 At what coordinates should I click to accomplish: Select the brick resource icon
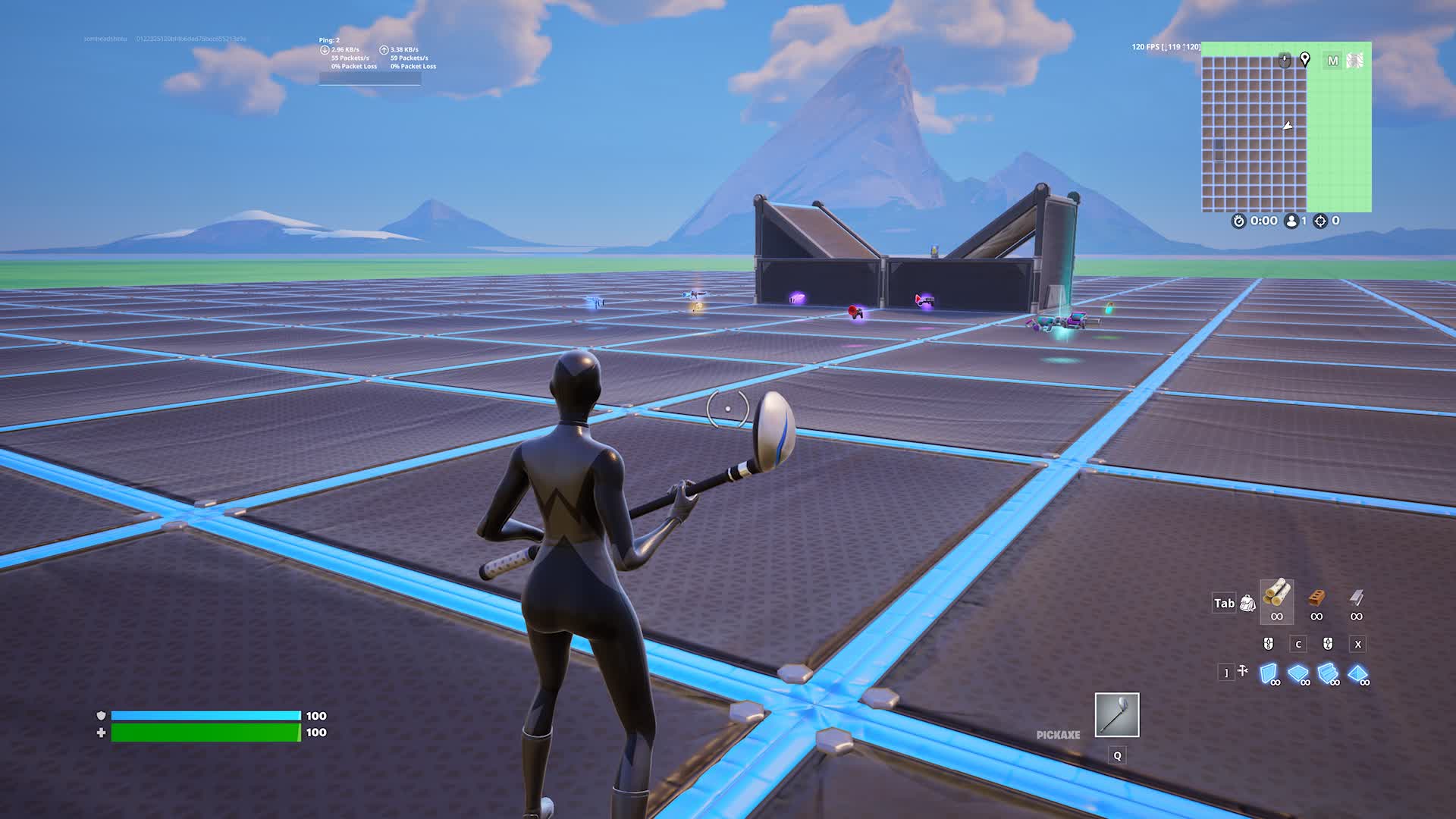point(1316,598)
